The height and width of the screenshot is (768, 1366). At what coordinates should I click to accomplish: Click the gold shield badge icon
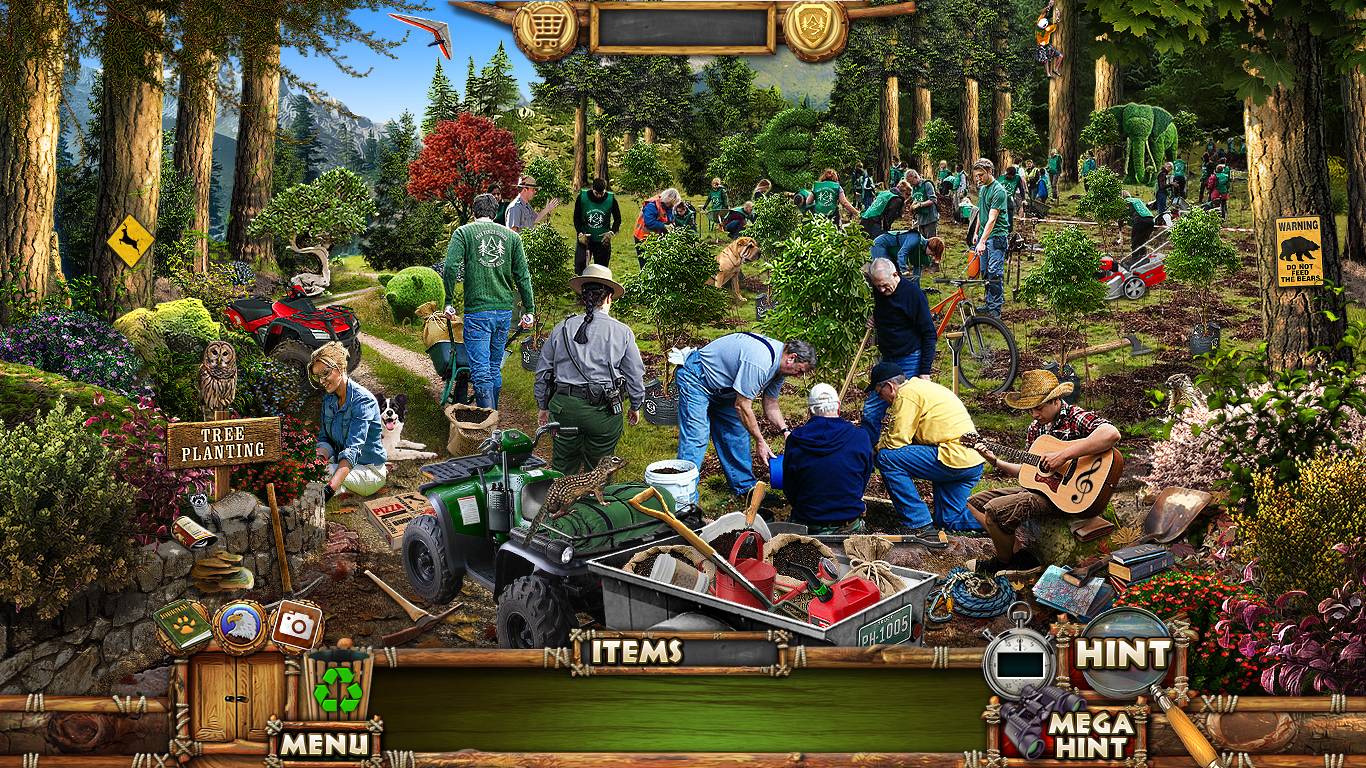(x=815, y=30)
